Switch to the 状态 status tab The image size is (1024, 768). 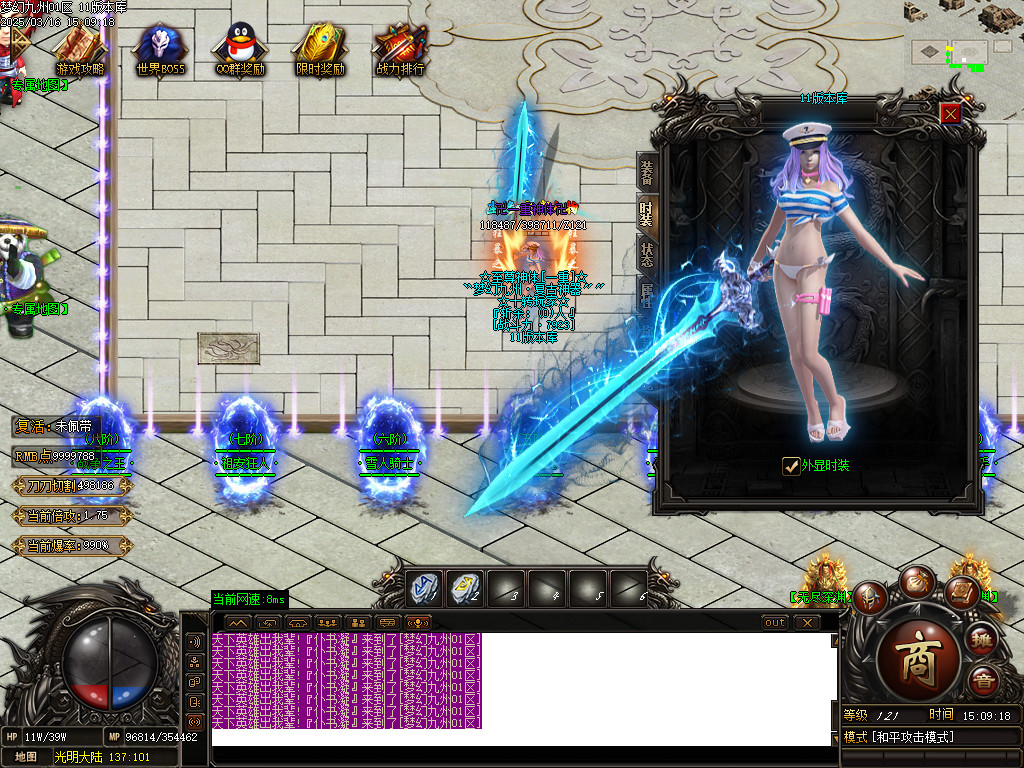point(646,253)
